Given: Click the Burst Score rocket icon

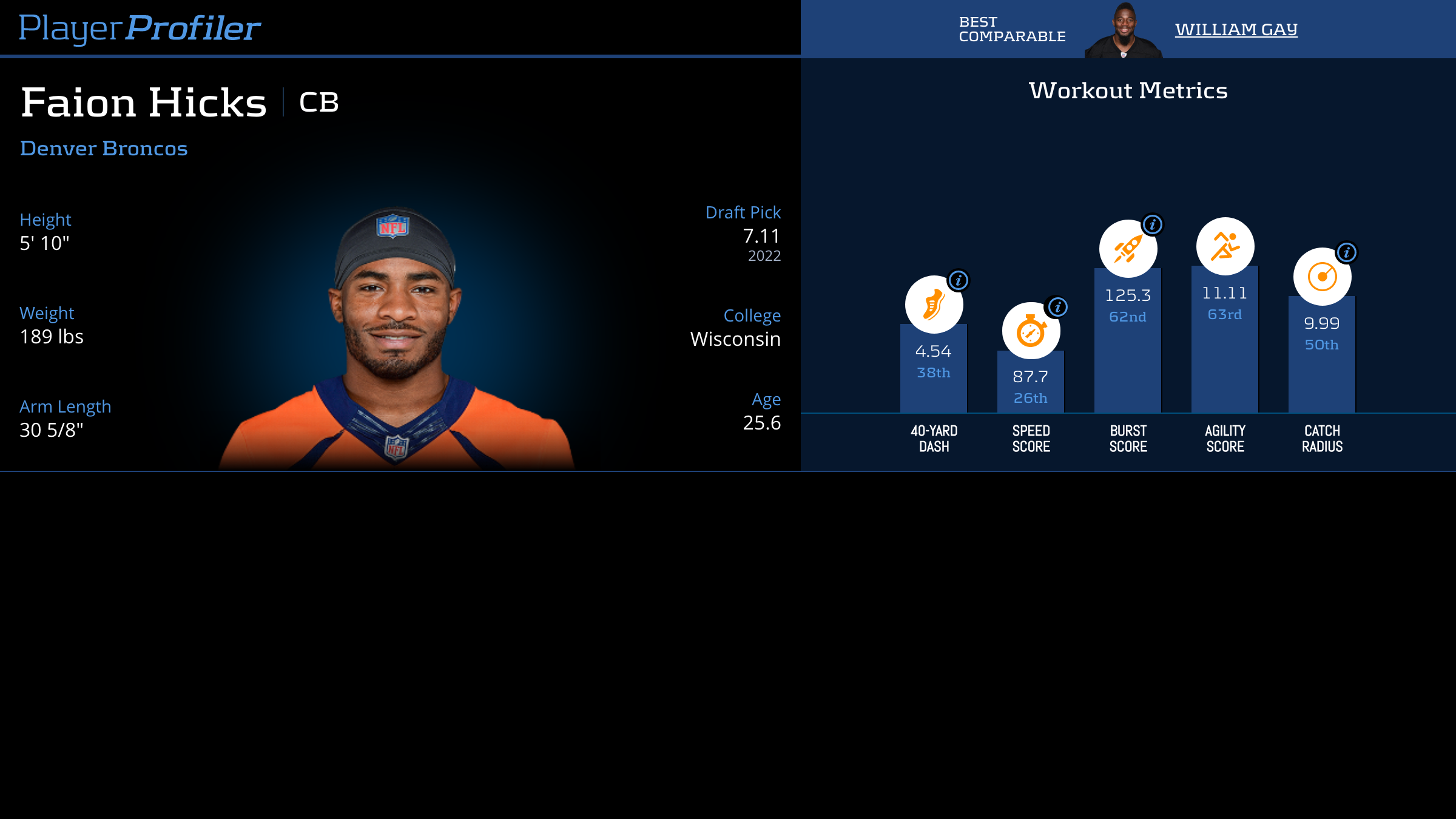Looking at the screenshot, I should pyautogui.click(x=1127, y=249).
